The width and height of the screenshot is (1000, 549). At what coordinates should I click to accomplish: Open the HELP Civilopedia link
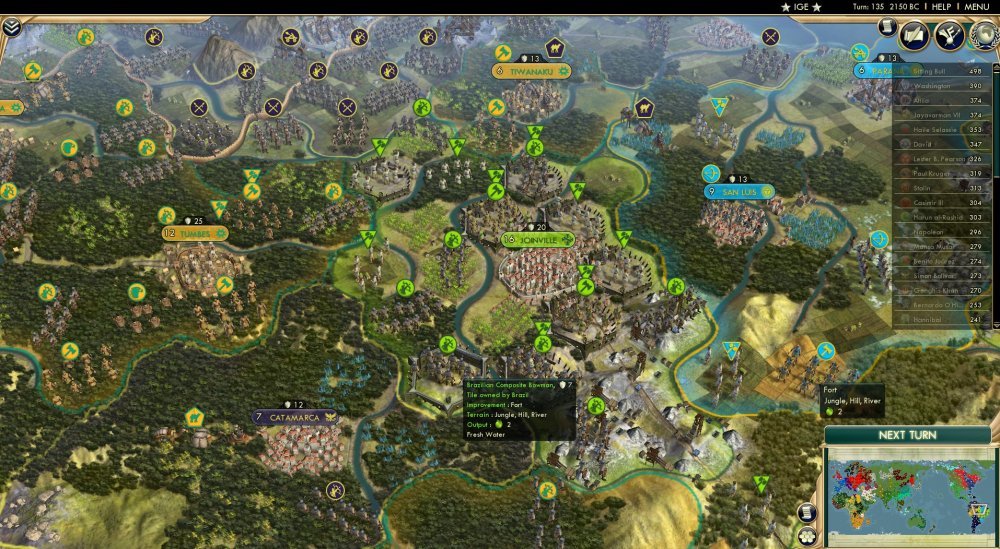[x=941, y=7]
